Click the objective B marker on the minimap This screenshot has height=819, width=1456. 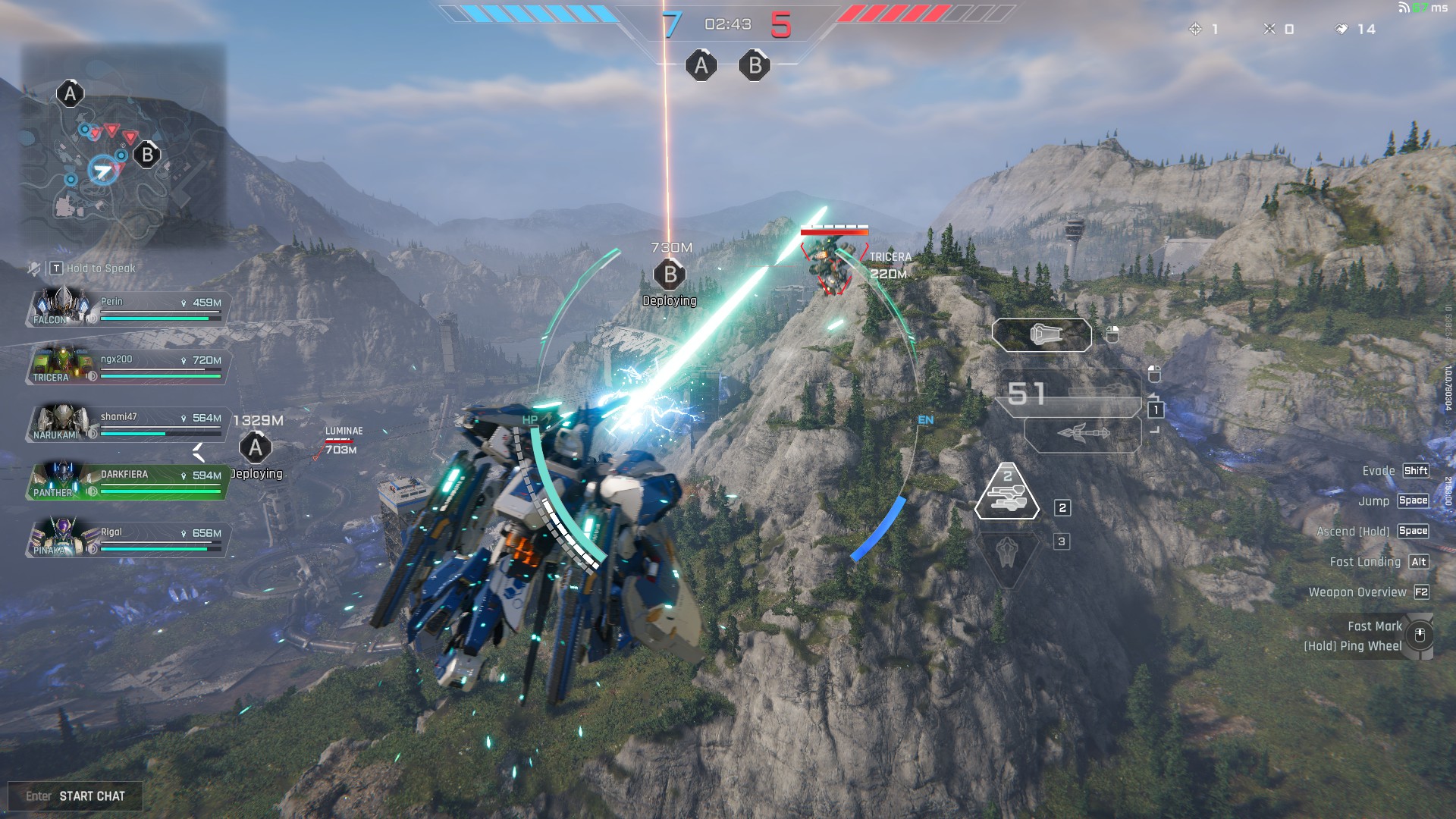coord(147,155)
